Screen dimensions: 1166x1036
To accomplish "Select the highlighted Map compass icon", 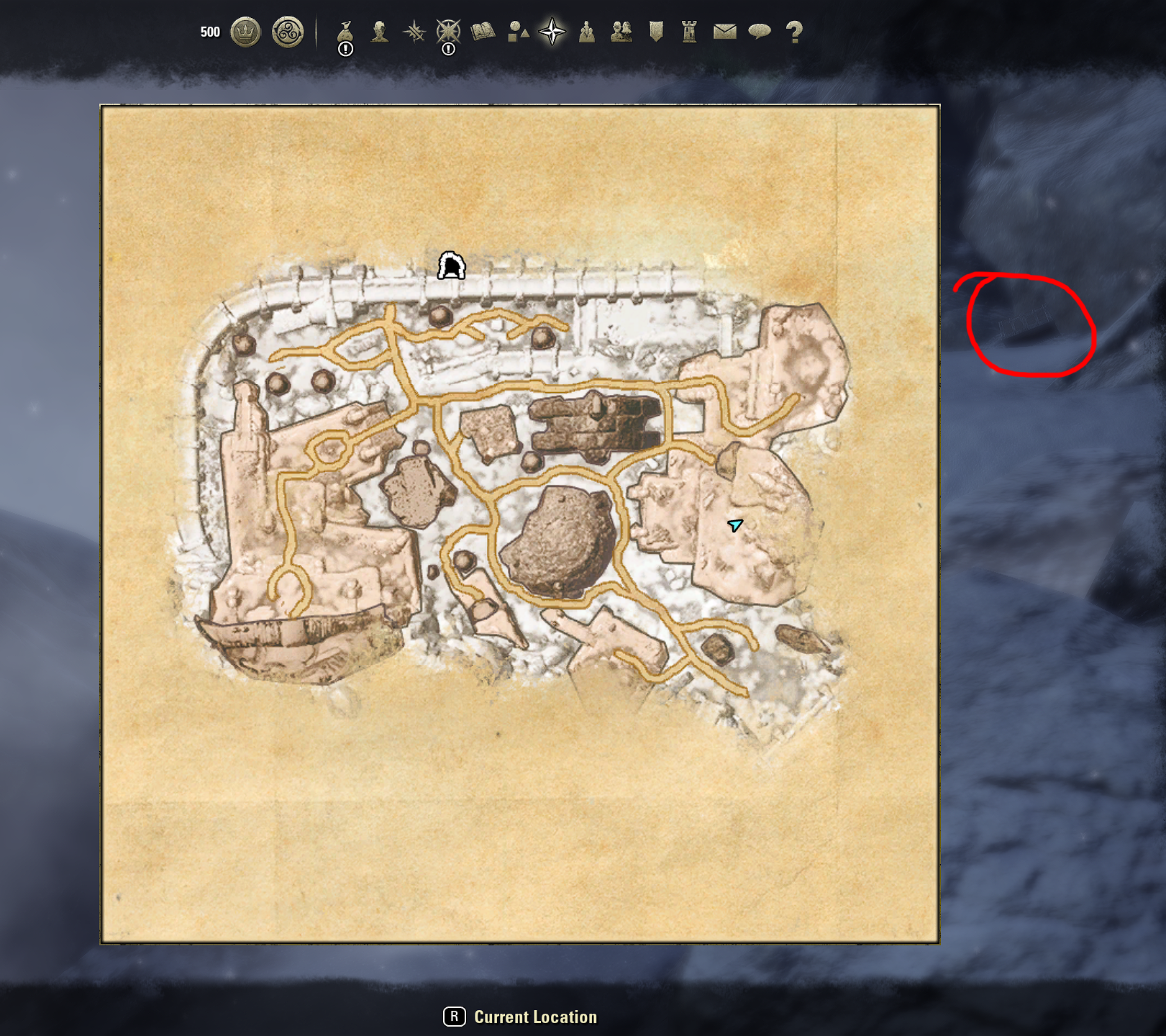I will click(x=552, y=29).
